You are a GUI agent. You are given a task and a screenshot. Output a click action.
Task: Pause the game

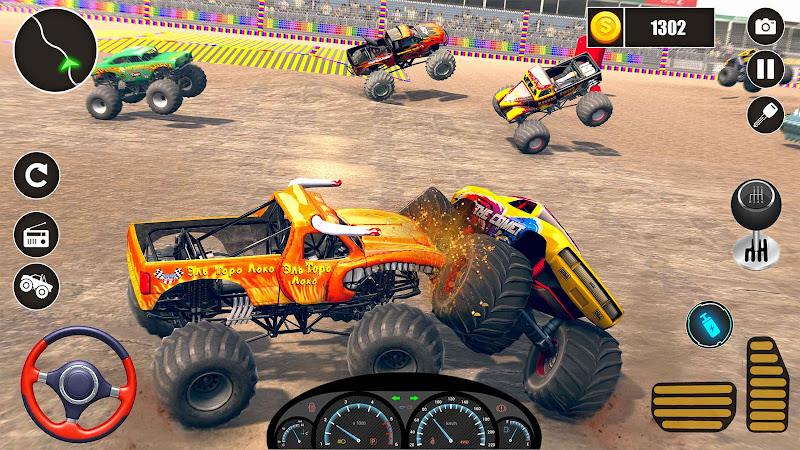(x=765, y=71)
